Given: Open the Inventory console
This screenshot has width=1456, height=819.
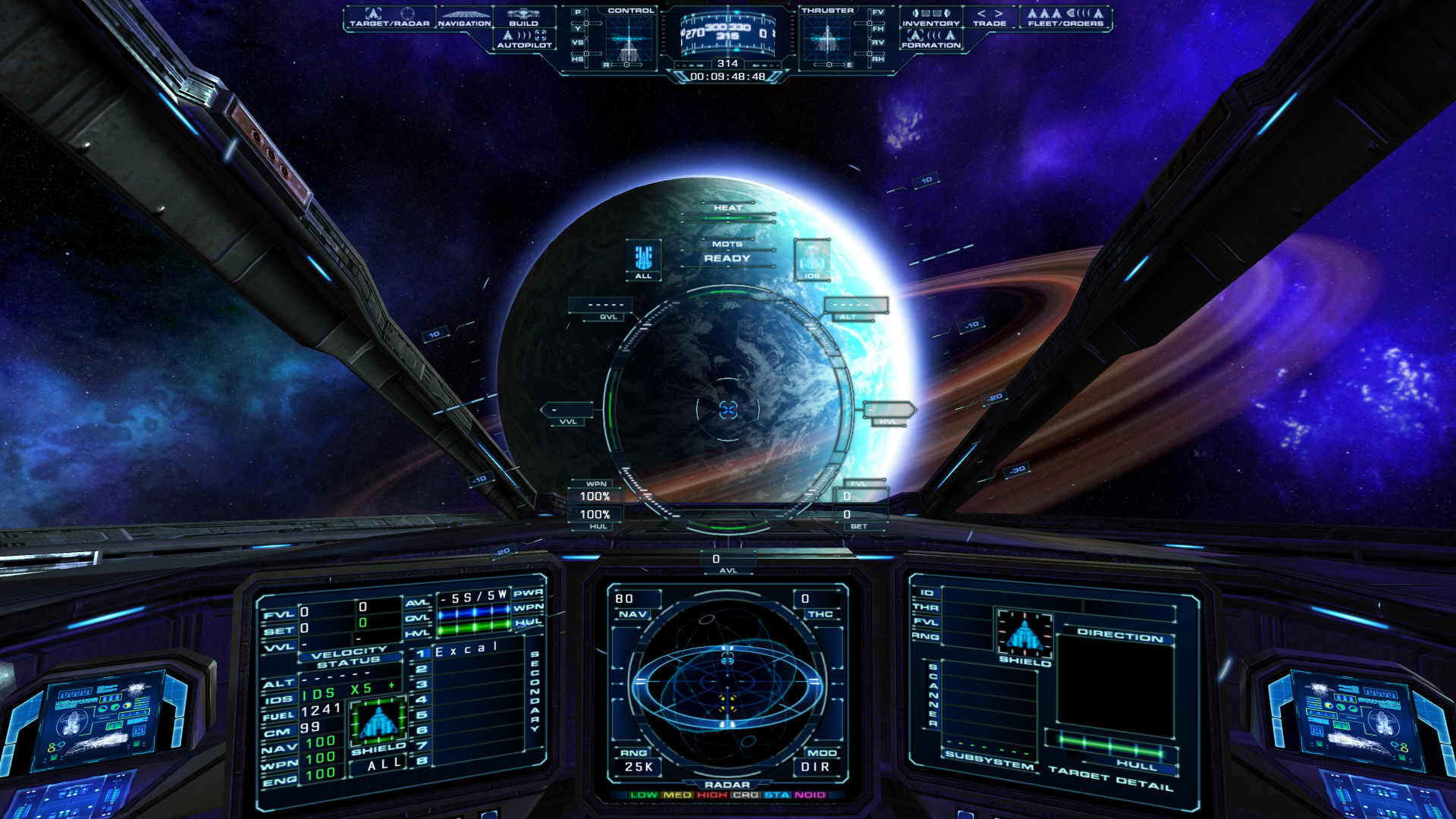Looking at the screenshot, I should click(x=930, y=17).
